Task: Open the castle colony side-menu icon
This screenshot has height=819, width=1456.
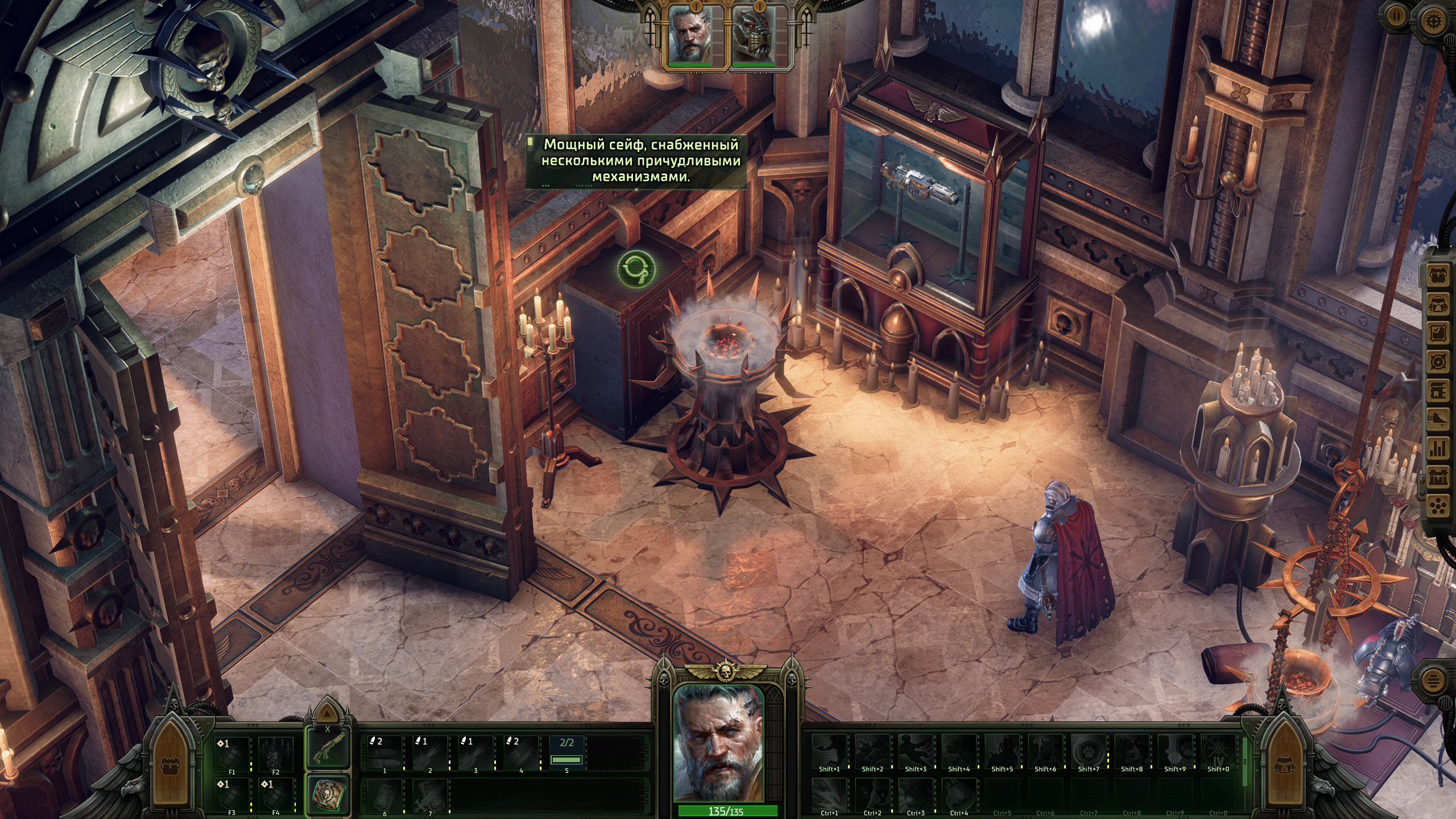Action: click(1440, 477)
